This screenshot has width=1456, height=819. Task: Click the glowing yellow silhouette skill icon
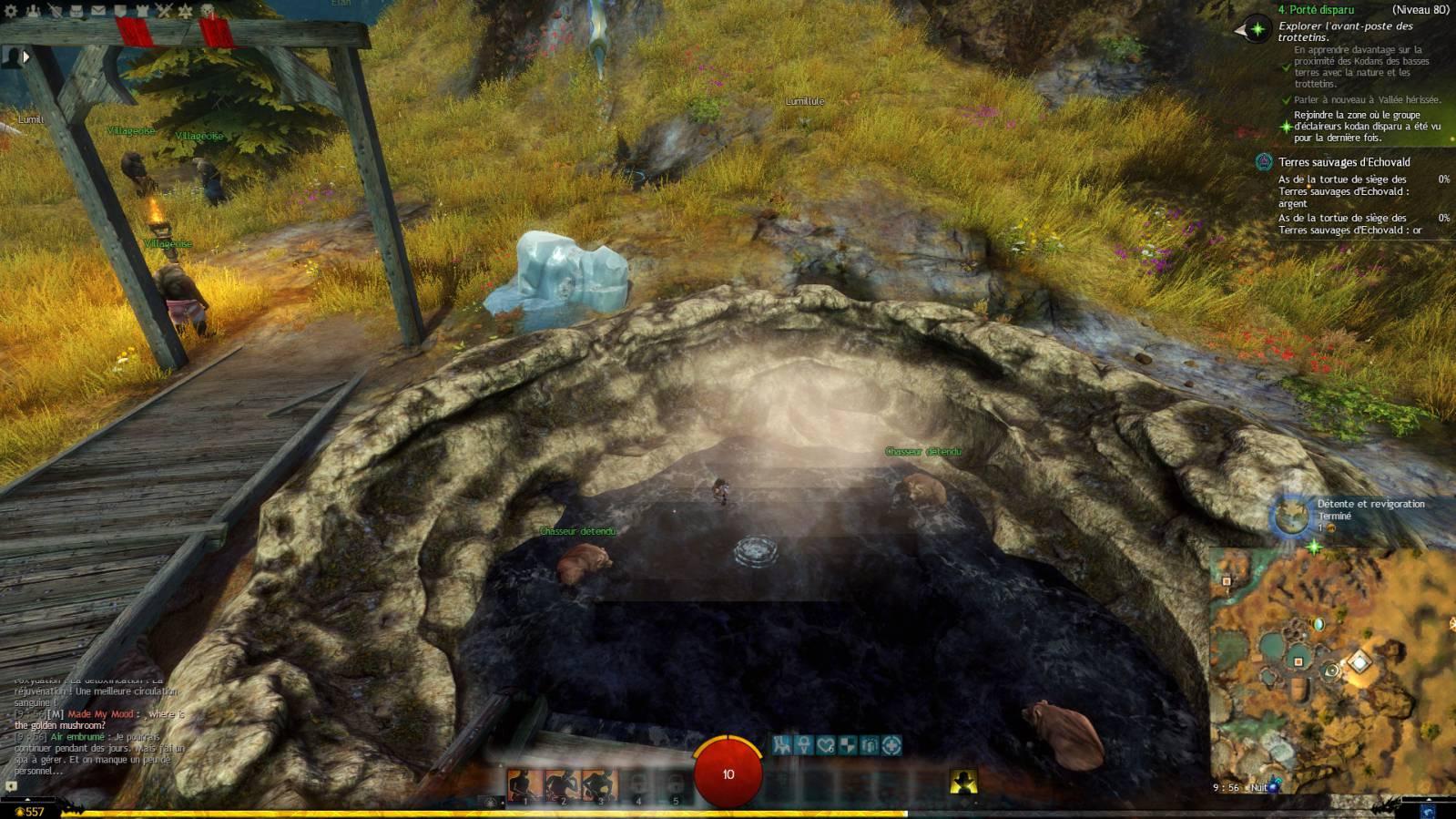[963, 781]
